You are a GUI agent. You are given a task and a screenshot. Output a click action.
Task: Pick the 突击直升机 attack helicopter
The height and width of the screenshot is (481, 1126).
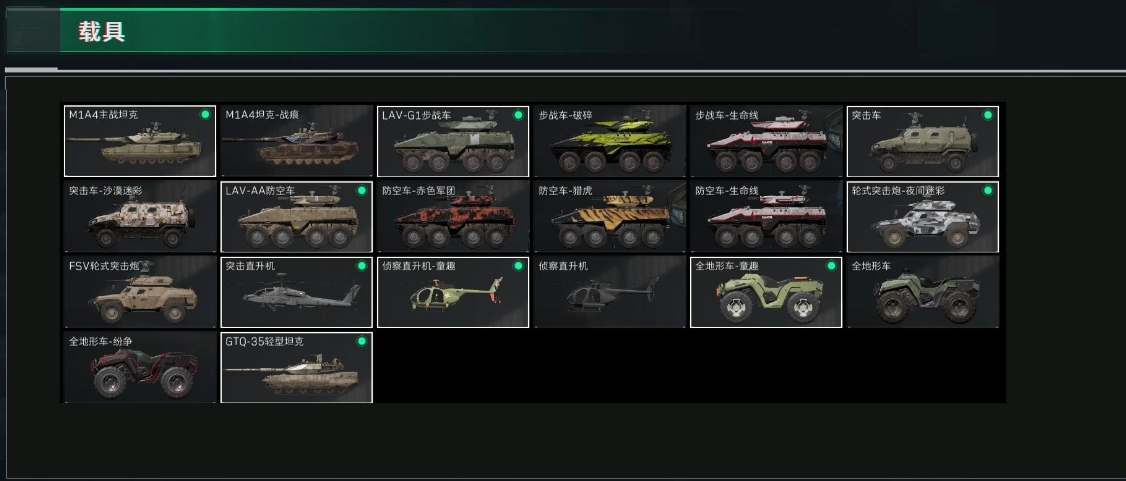pos(296,292)
